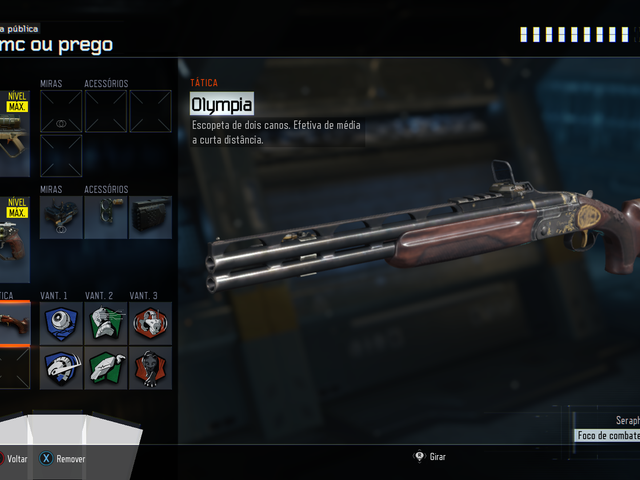Select the secondary weapon second attachment icon

pos(105,217)
